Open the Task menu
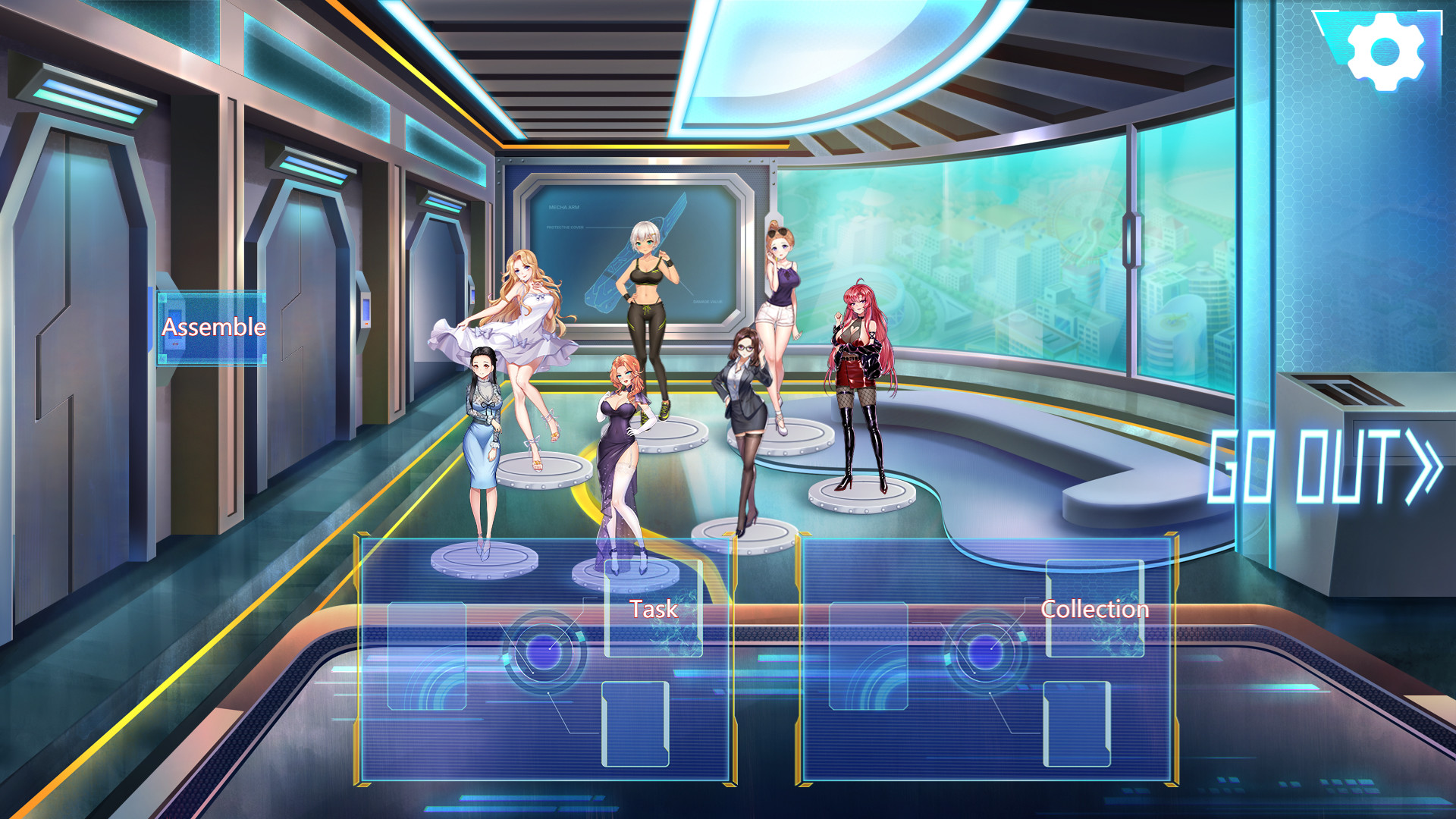This screenshot has height=819, width=1456. [654, 607]
